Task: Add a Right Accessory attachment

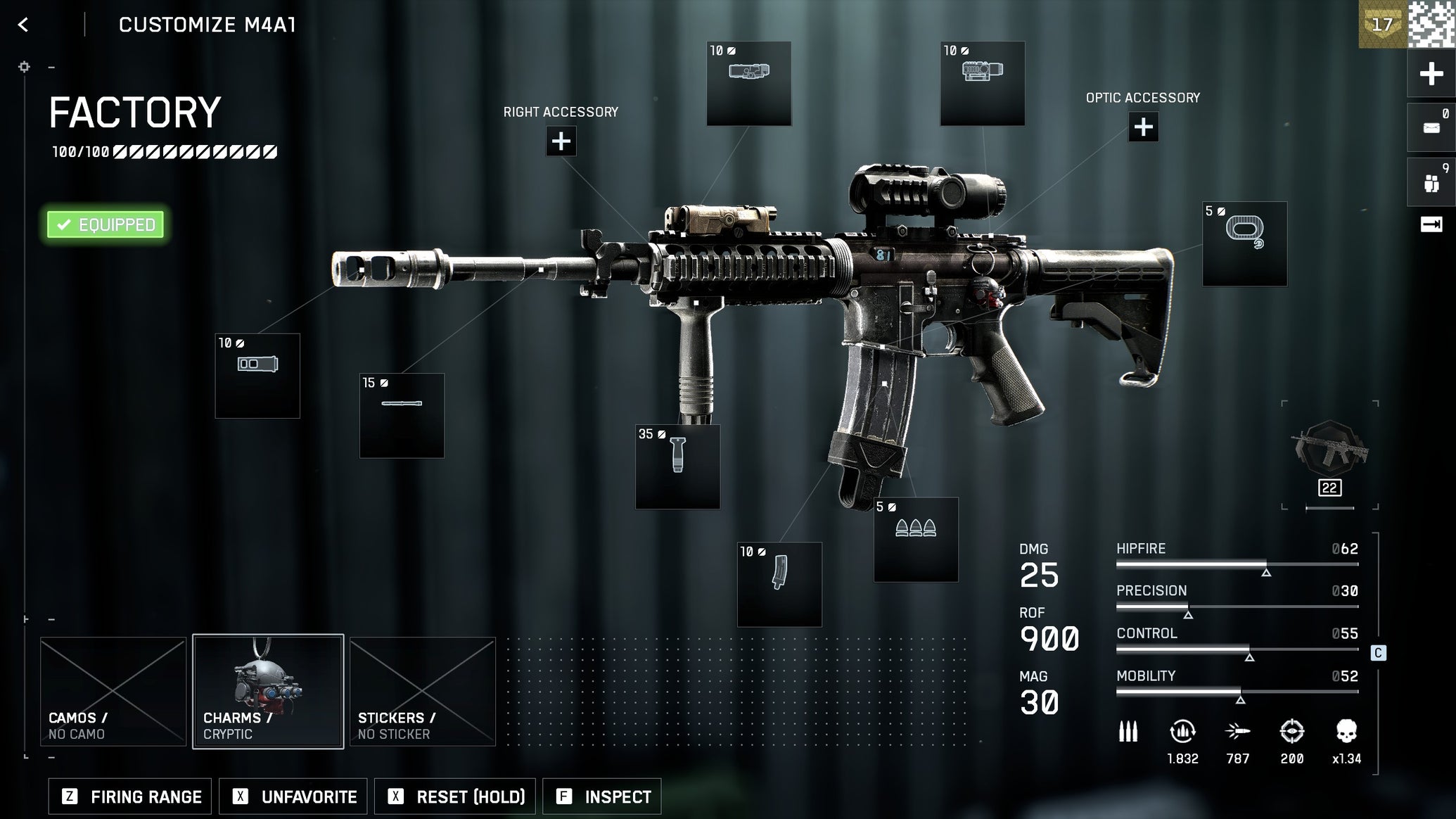Action: click(x=561, y=141)
